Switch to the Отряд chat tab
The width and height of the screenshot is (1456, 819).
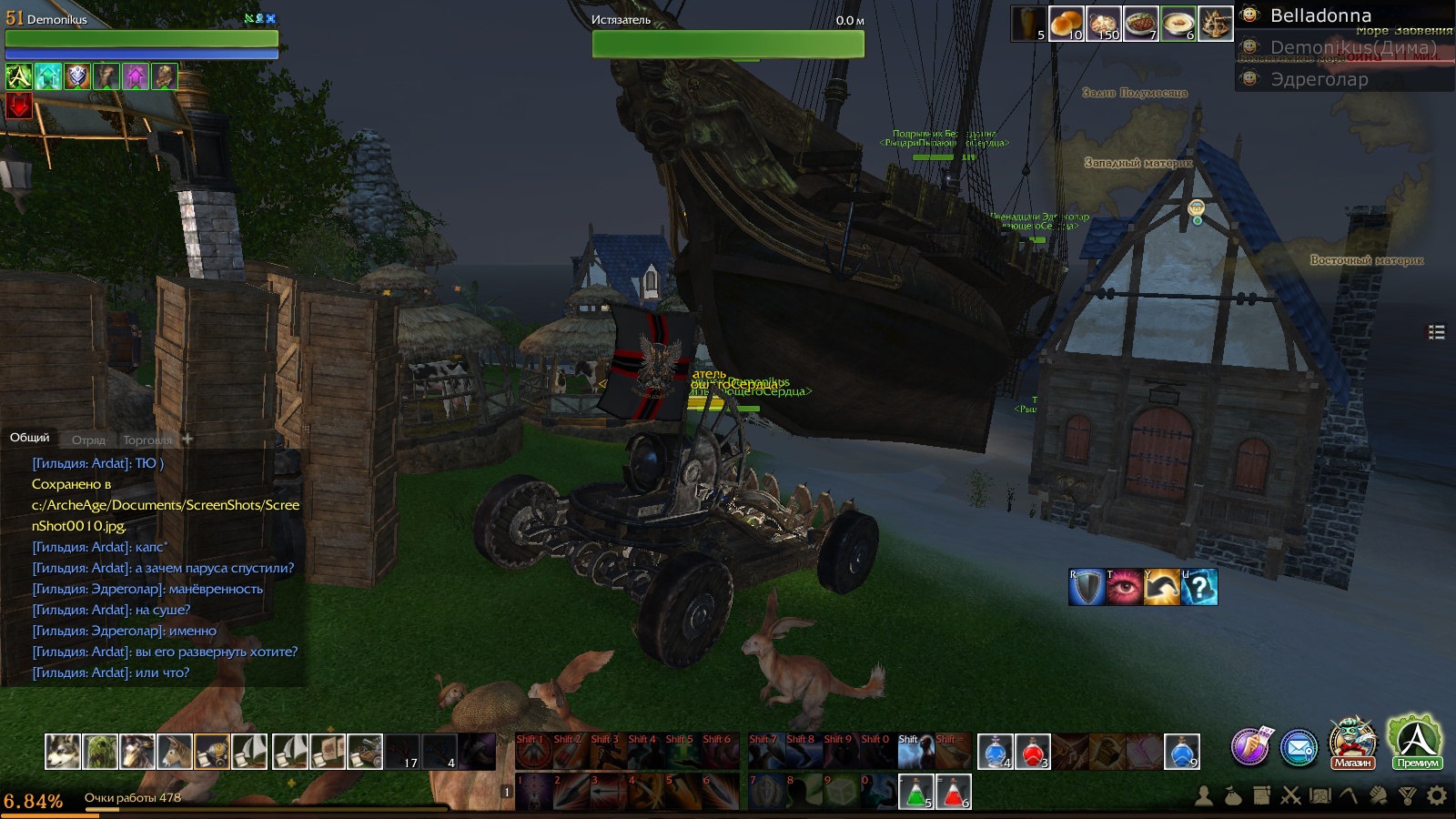coord(88,440)
